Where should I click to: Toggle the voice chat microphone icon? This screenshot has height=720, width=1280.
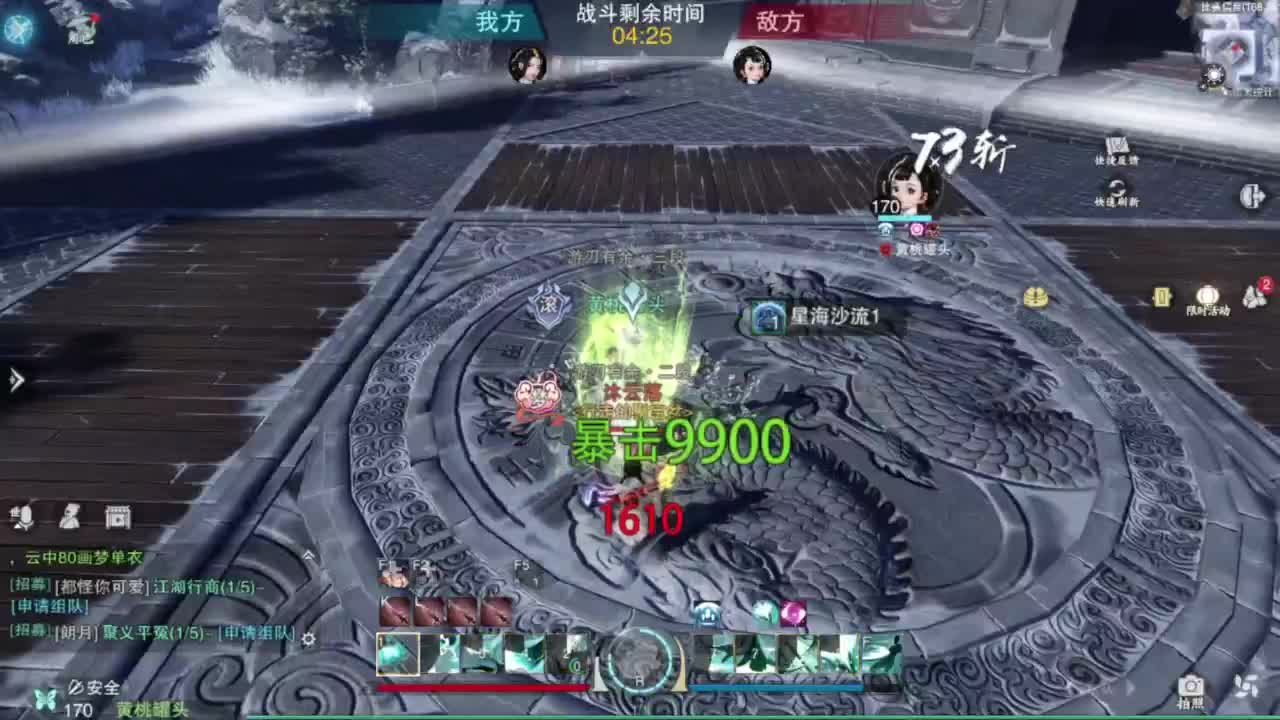pos(23,517)
